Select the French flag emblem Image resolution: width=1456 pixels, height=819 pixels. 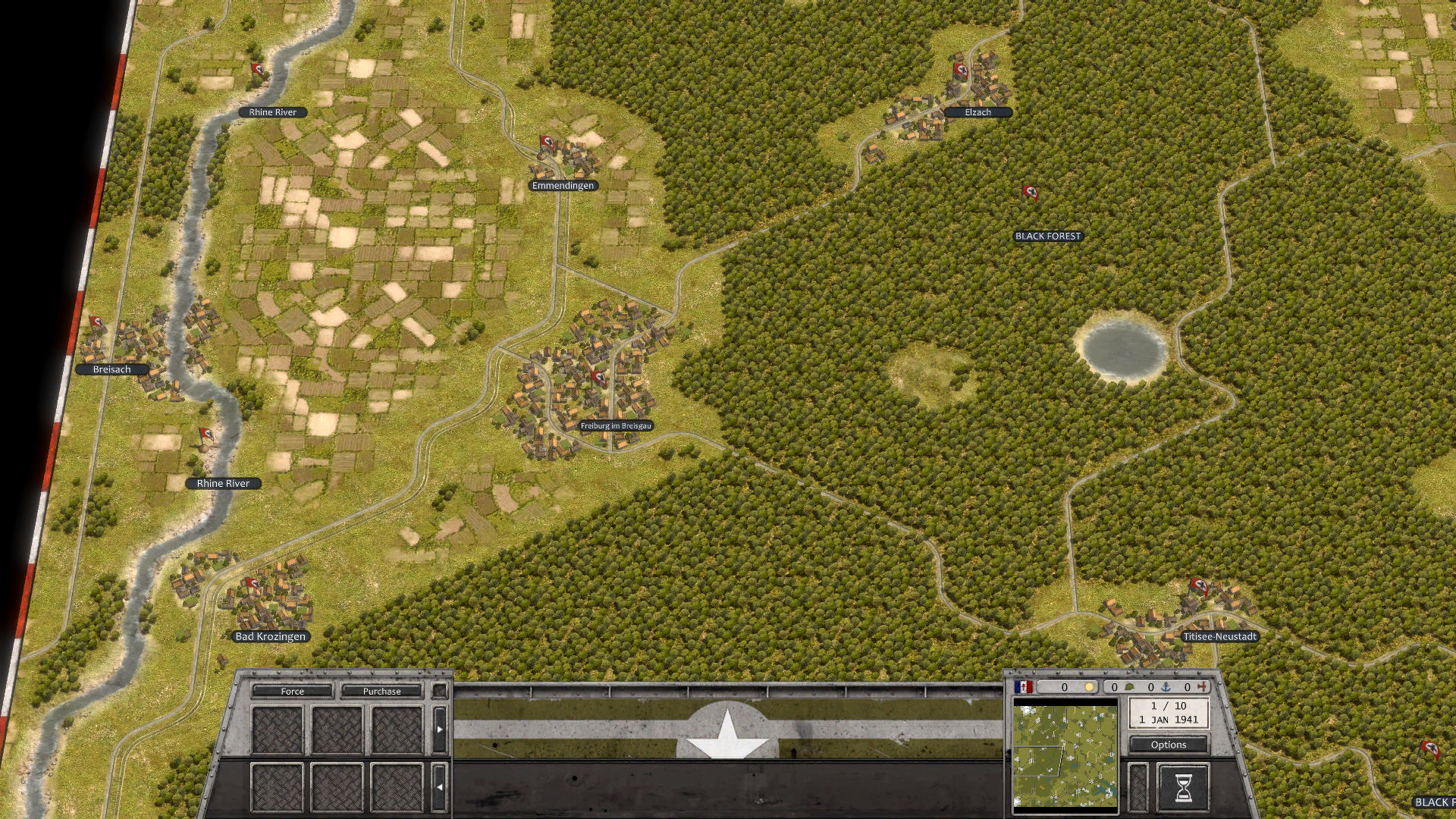point(1023,686)
